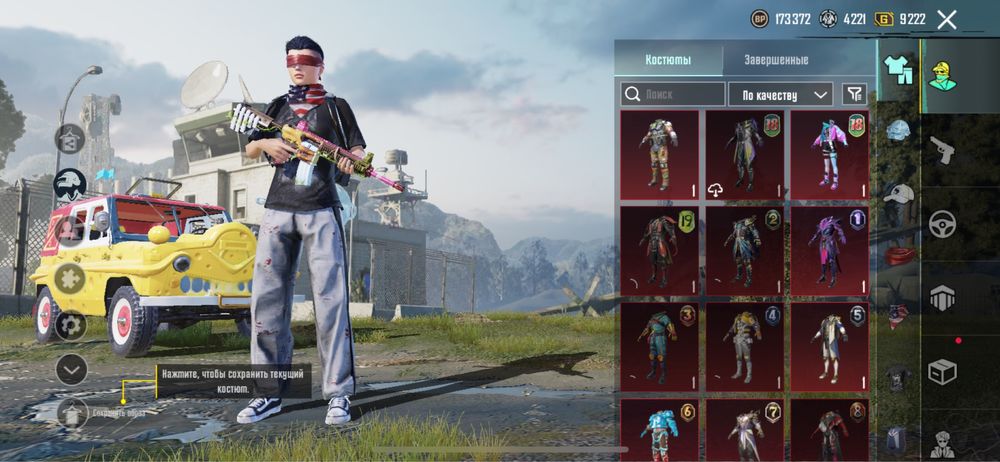
Task: Open the filter funnel options
Action: pyautogui.click(x=854, y=94)
